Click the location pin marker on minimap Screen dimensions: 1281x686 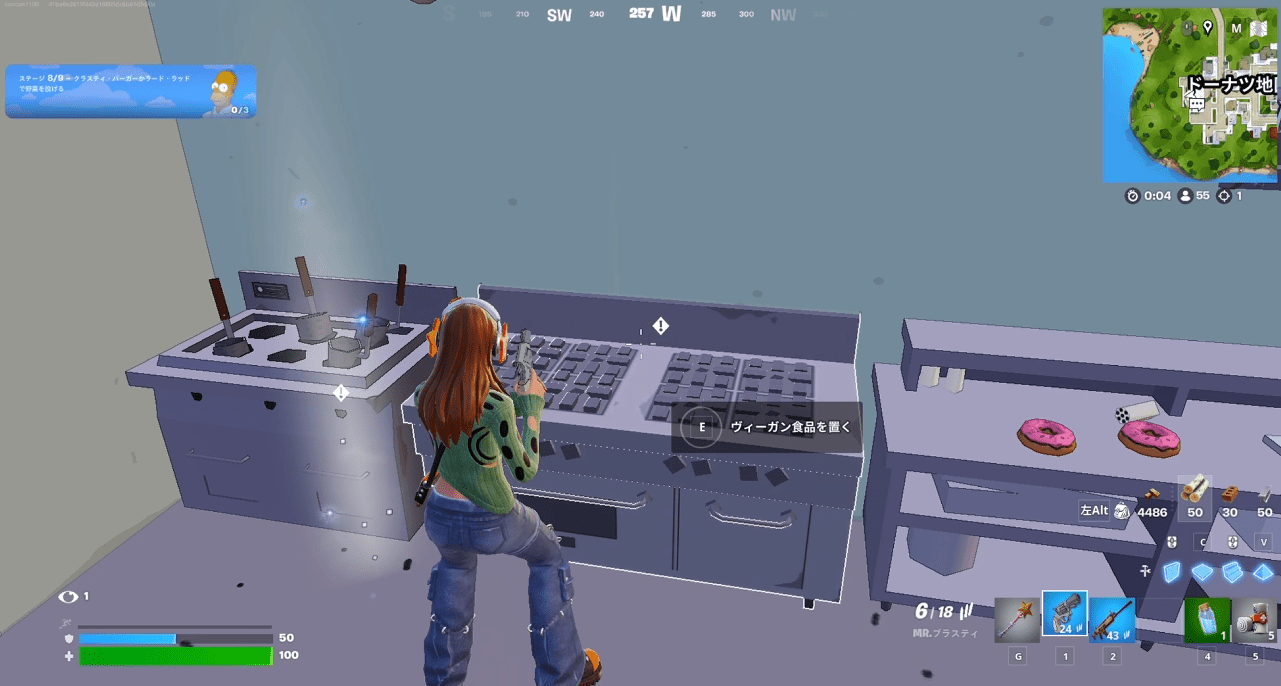click(x=1207, y=28)
